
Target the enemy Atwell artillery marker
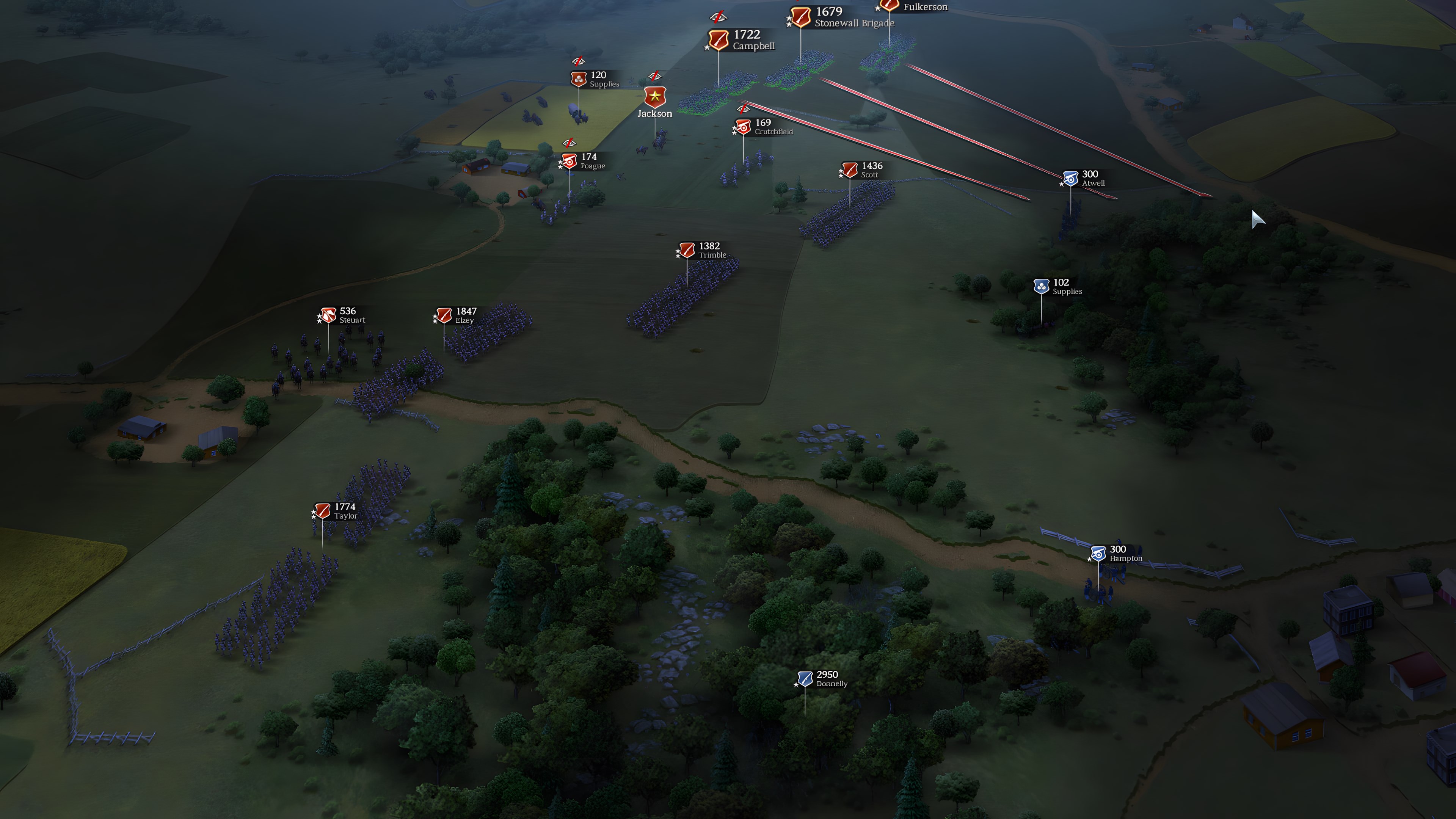click(x=1070, y=178)
